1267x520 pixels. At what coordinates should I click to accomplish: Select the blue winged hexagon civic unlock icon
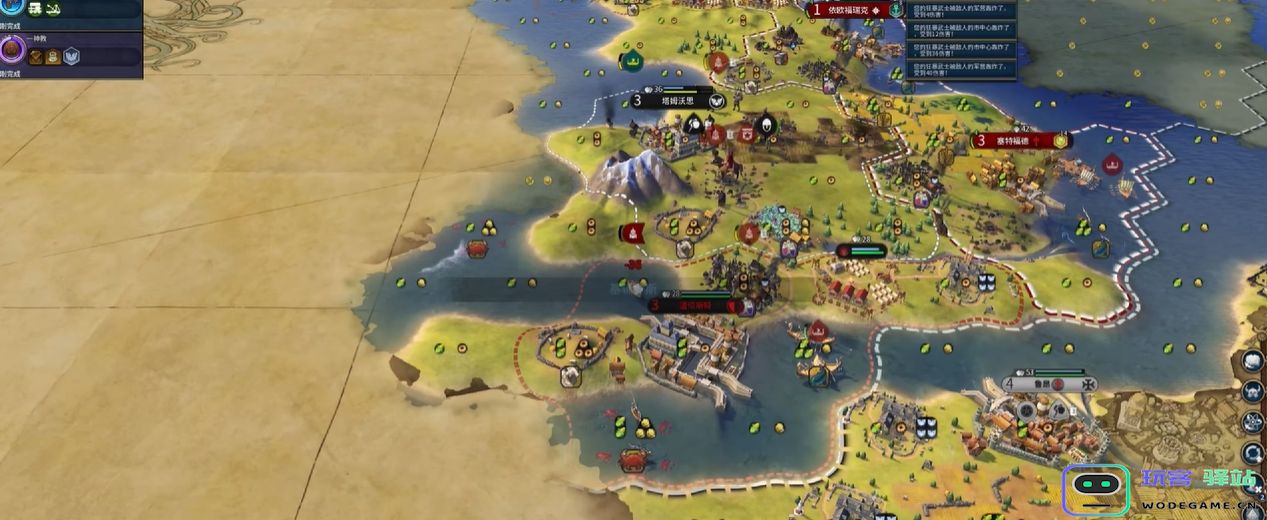pos(72,57)
